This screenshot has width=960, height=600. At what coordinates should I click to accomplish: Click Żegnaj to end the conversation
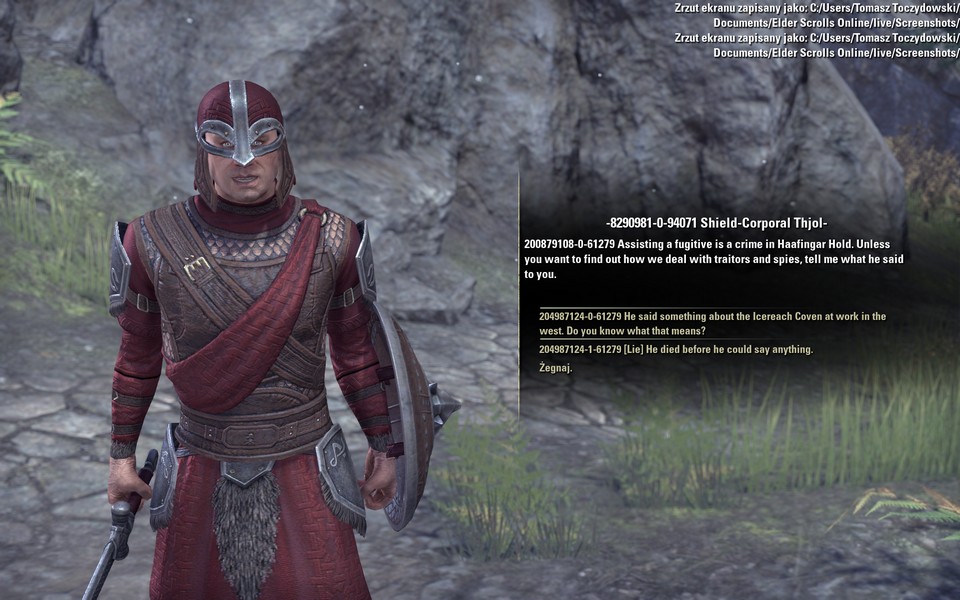pos(556,368)
